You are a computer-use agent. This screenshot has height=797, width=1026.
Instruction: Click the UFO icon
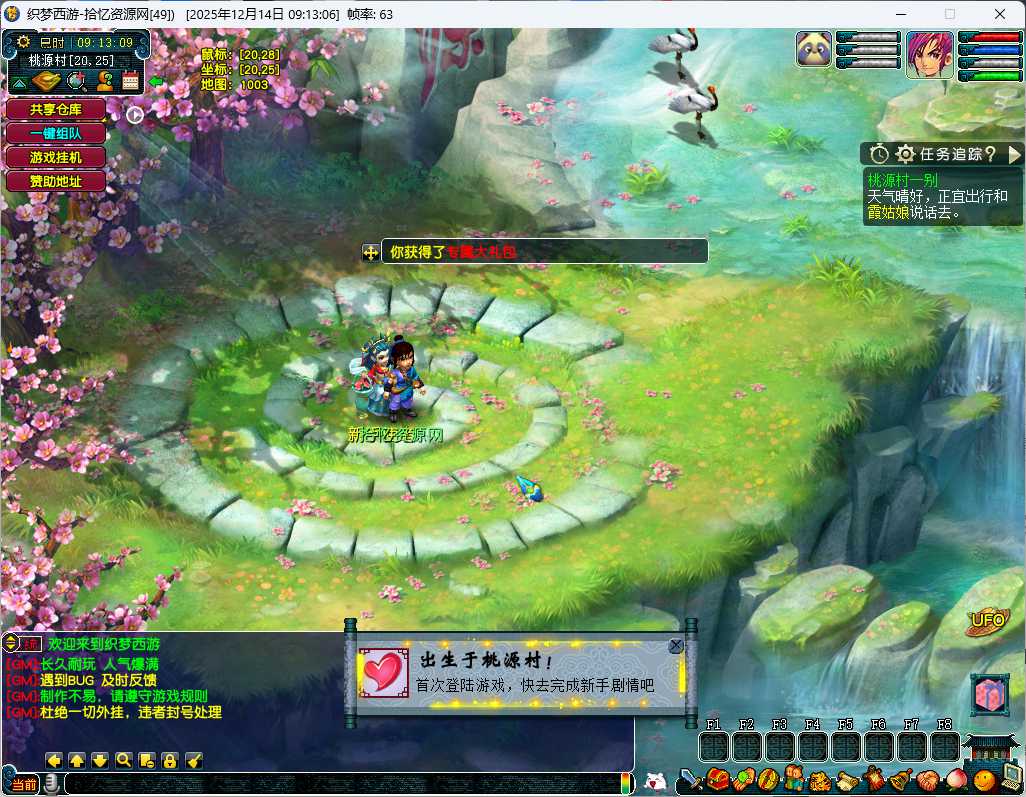tap(988, 621)
